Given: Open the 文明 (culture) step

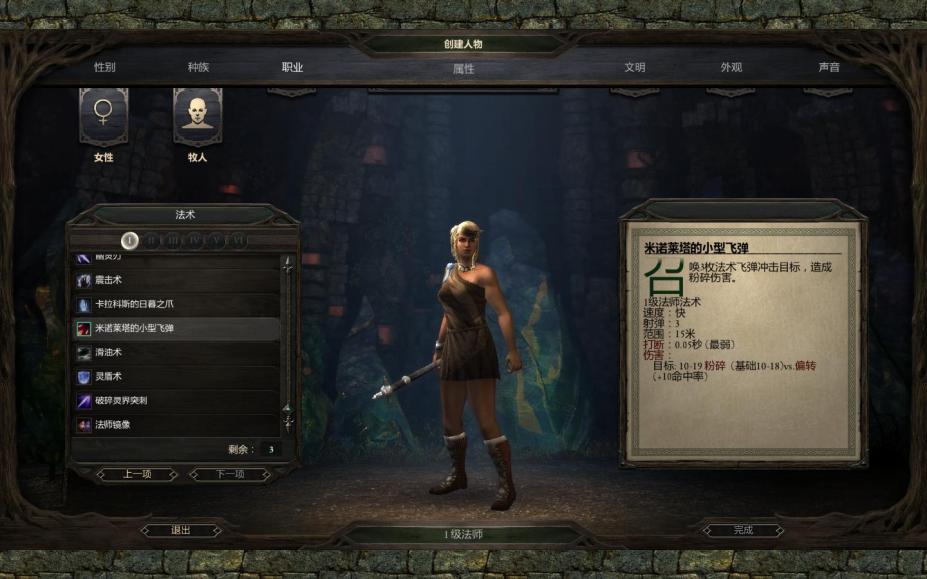Looking at the screenshot, I should 635,67.
